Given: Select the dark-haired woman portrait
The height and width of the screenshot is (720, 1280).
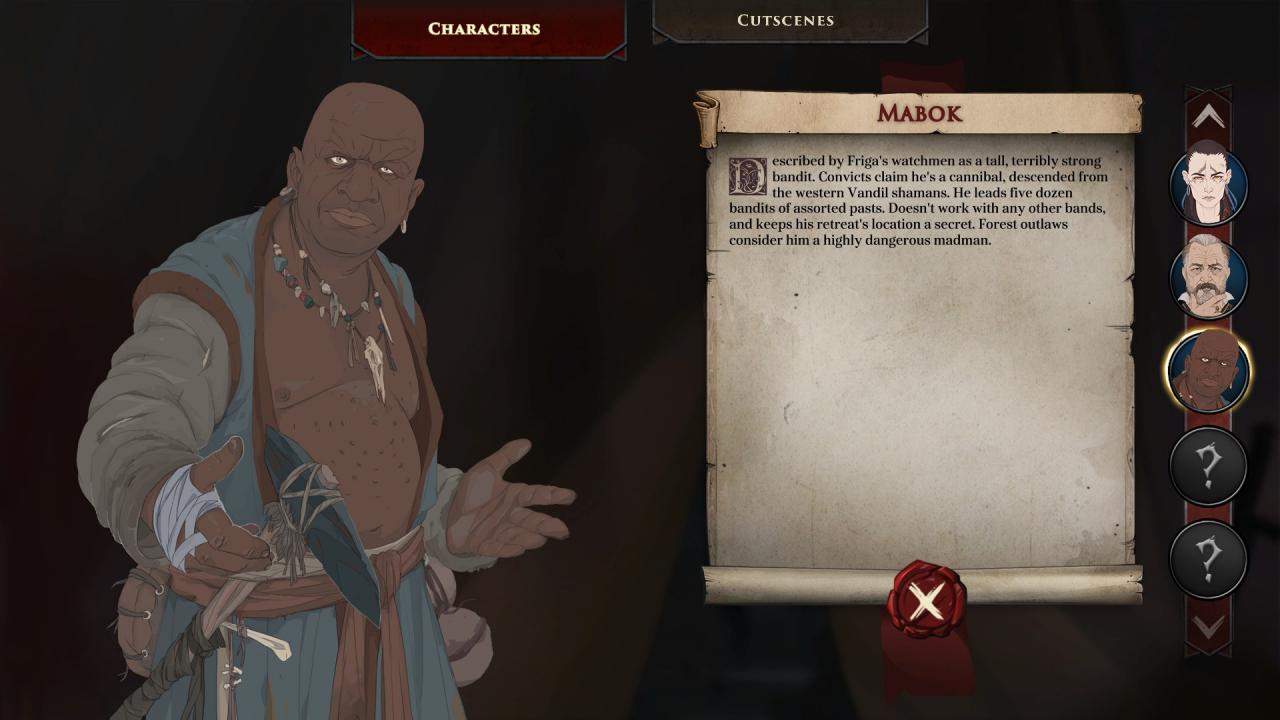Looking at the screenshot, I should pos(1209,185).
